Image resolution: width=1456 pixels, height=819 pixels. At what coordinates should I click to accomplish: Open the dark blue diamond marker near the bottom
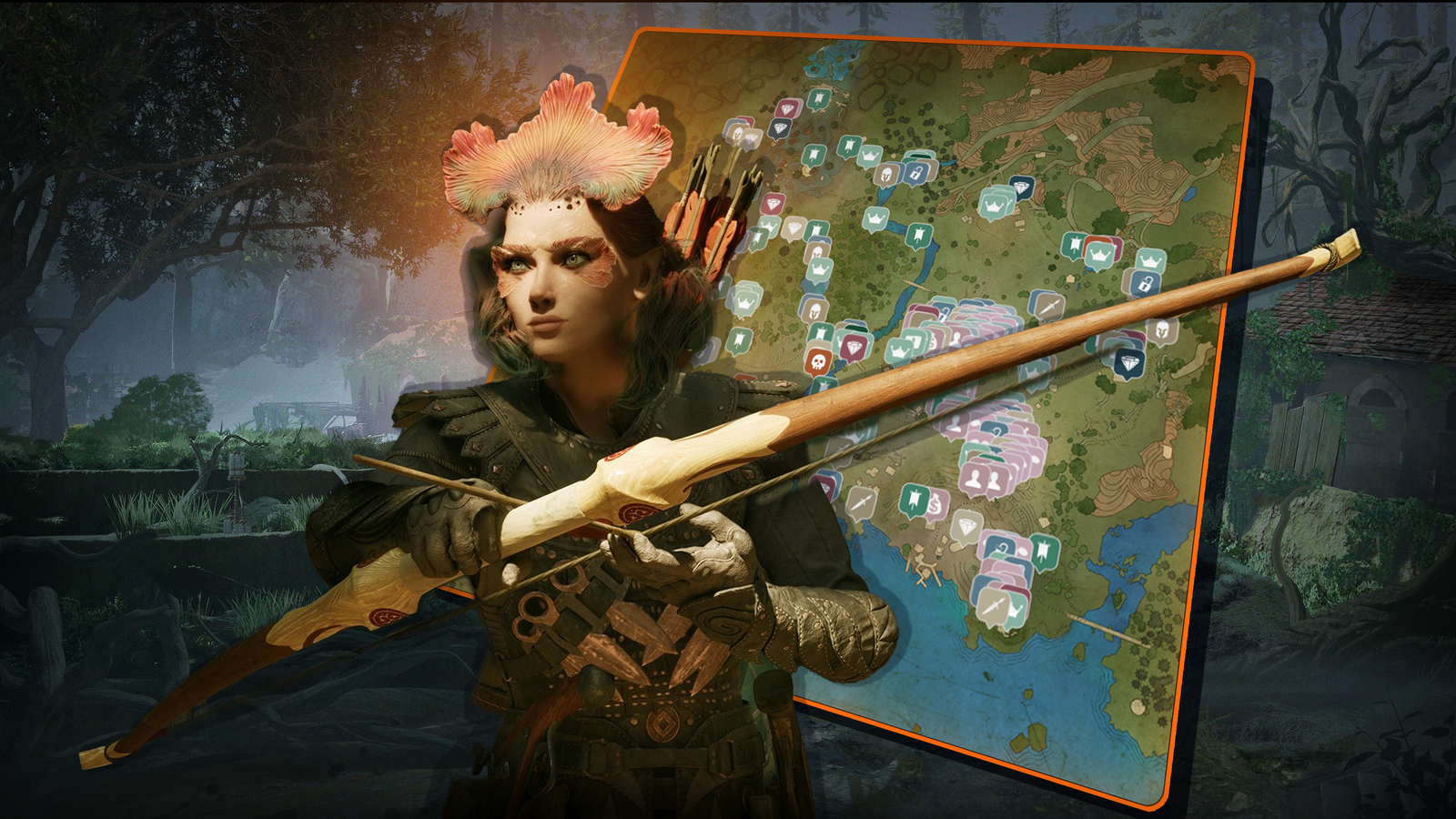click(1127, 363)
